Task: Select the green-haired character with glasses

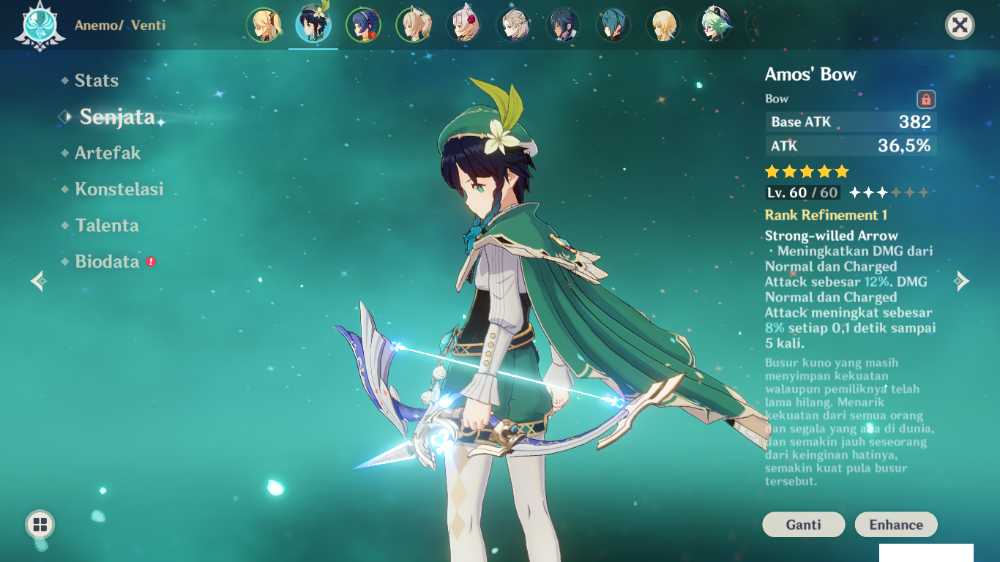Action: pyautogui.click(x=714, y=25)
